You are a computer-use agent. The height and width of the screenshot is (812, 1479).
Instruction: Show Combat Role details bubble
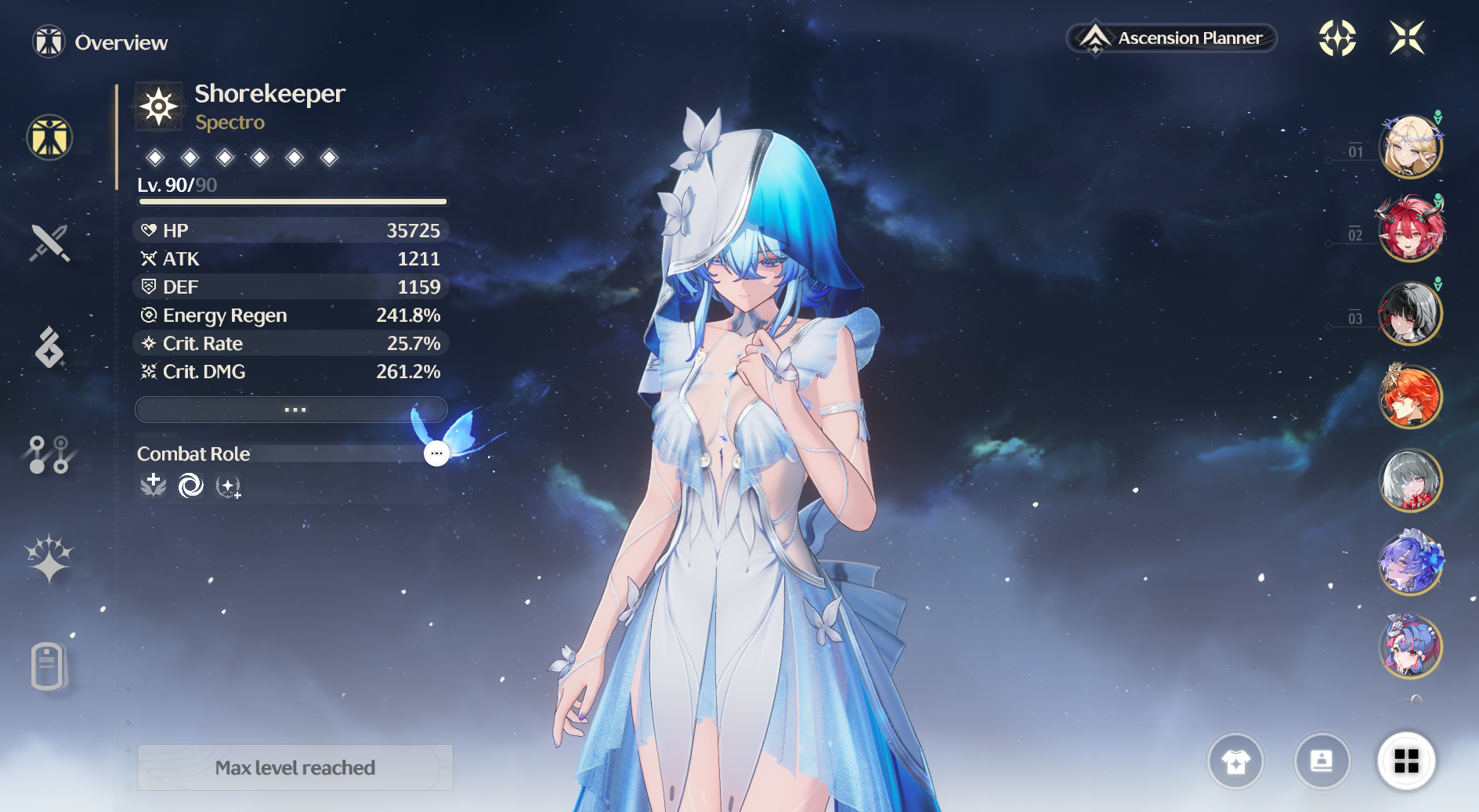[436, 453]
